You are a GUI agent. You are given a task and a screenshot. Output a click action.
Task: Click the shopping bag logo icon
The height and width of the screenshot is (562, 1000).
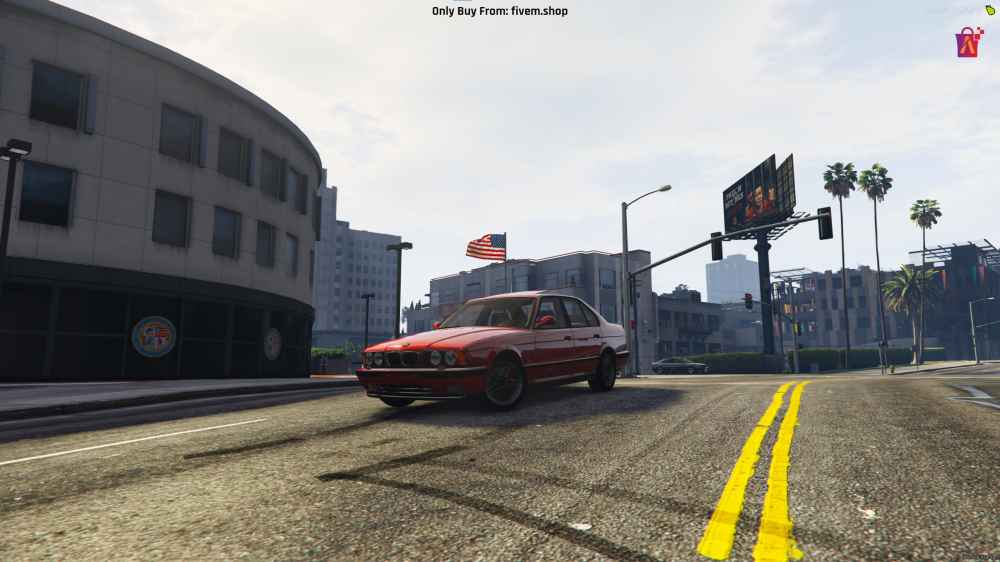(968, 43)
